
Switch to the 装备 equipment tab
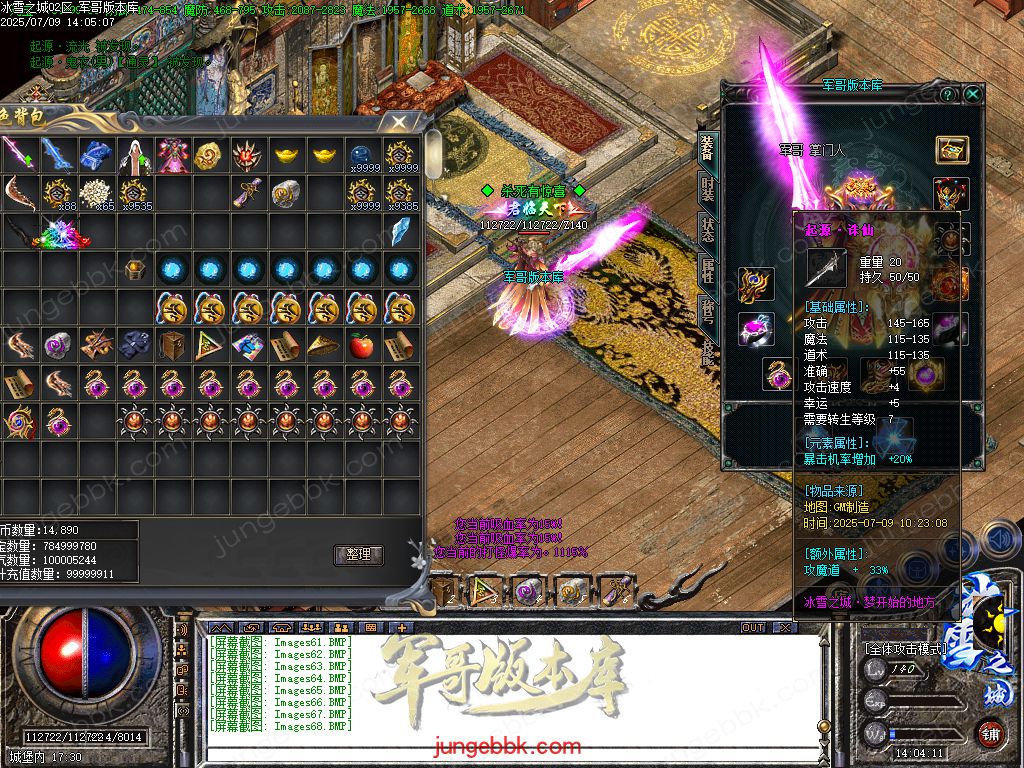pos(707,148)
